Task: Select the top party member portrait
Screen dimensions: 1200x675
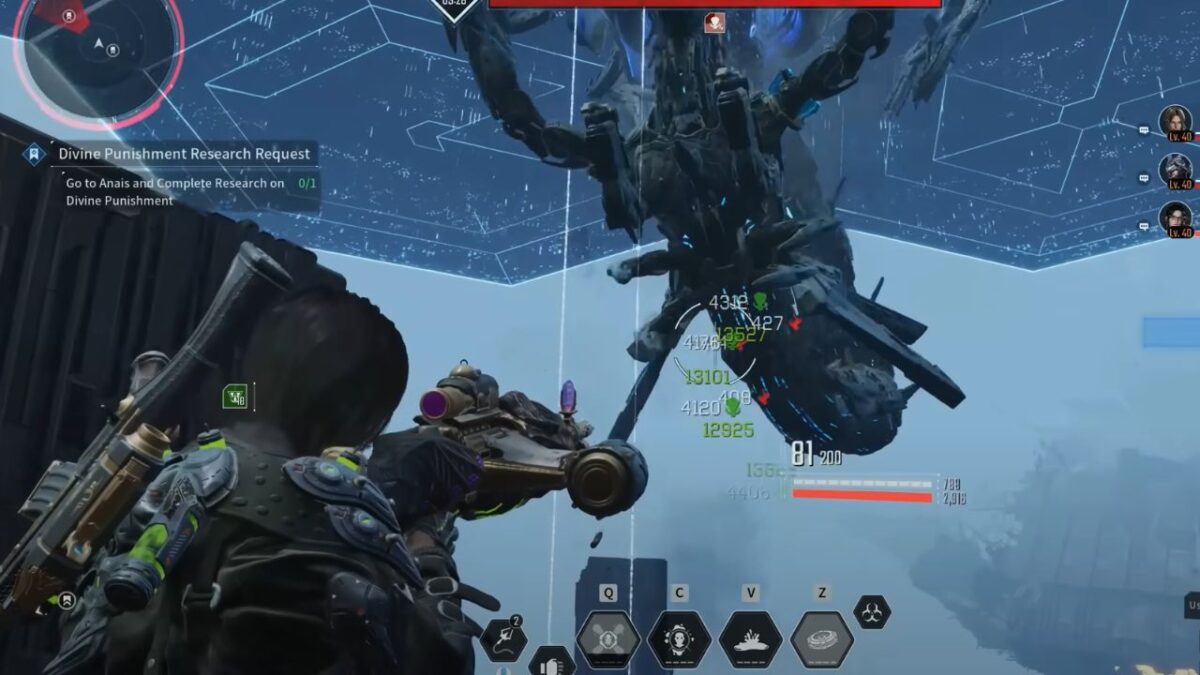Action: pyautogui.click(x=1175, y=122)
